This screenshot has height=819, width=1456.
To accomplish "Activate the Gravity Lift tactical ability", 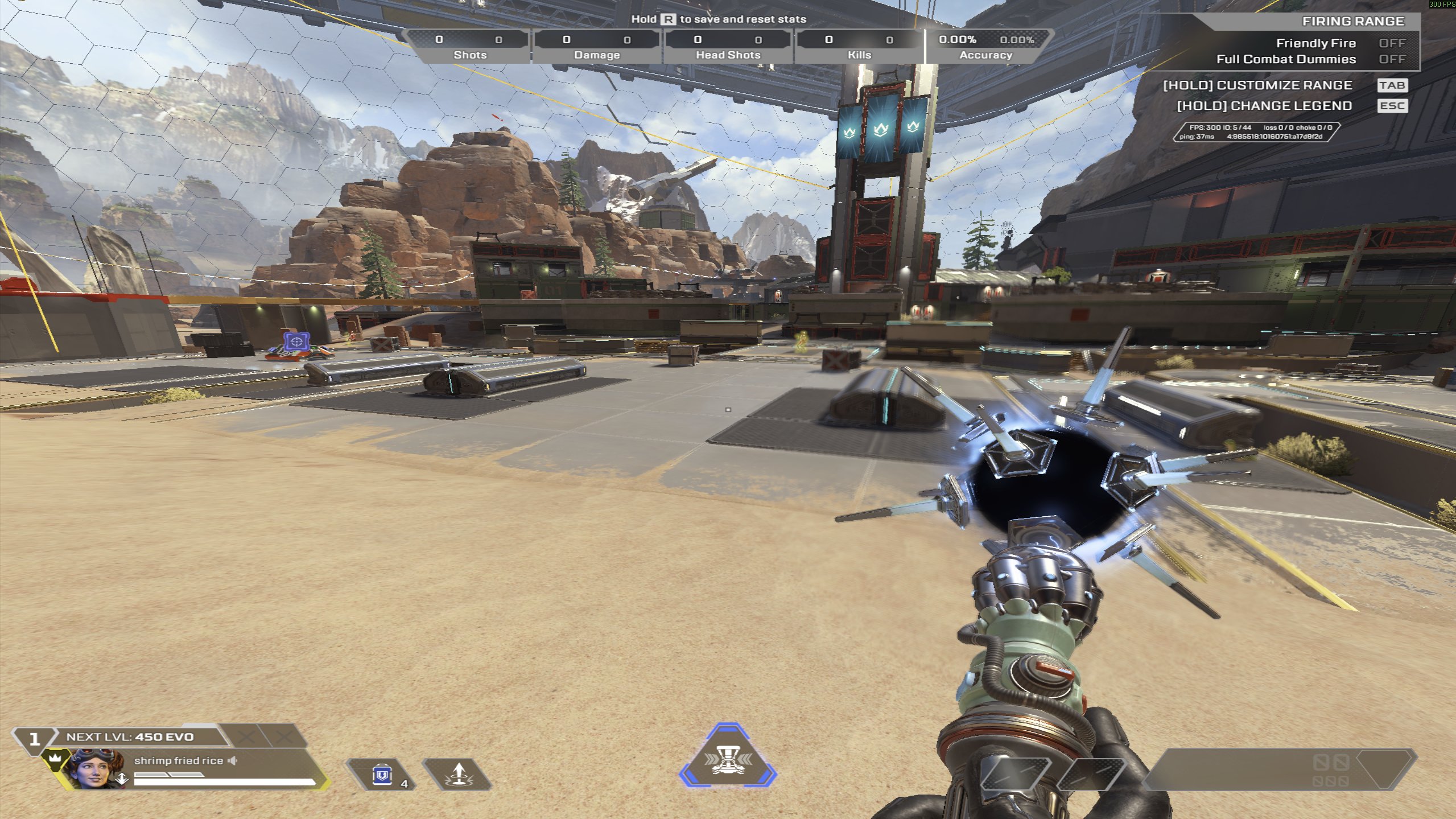I will [x=457, y=775].
